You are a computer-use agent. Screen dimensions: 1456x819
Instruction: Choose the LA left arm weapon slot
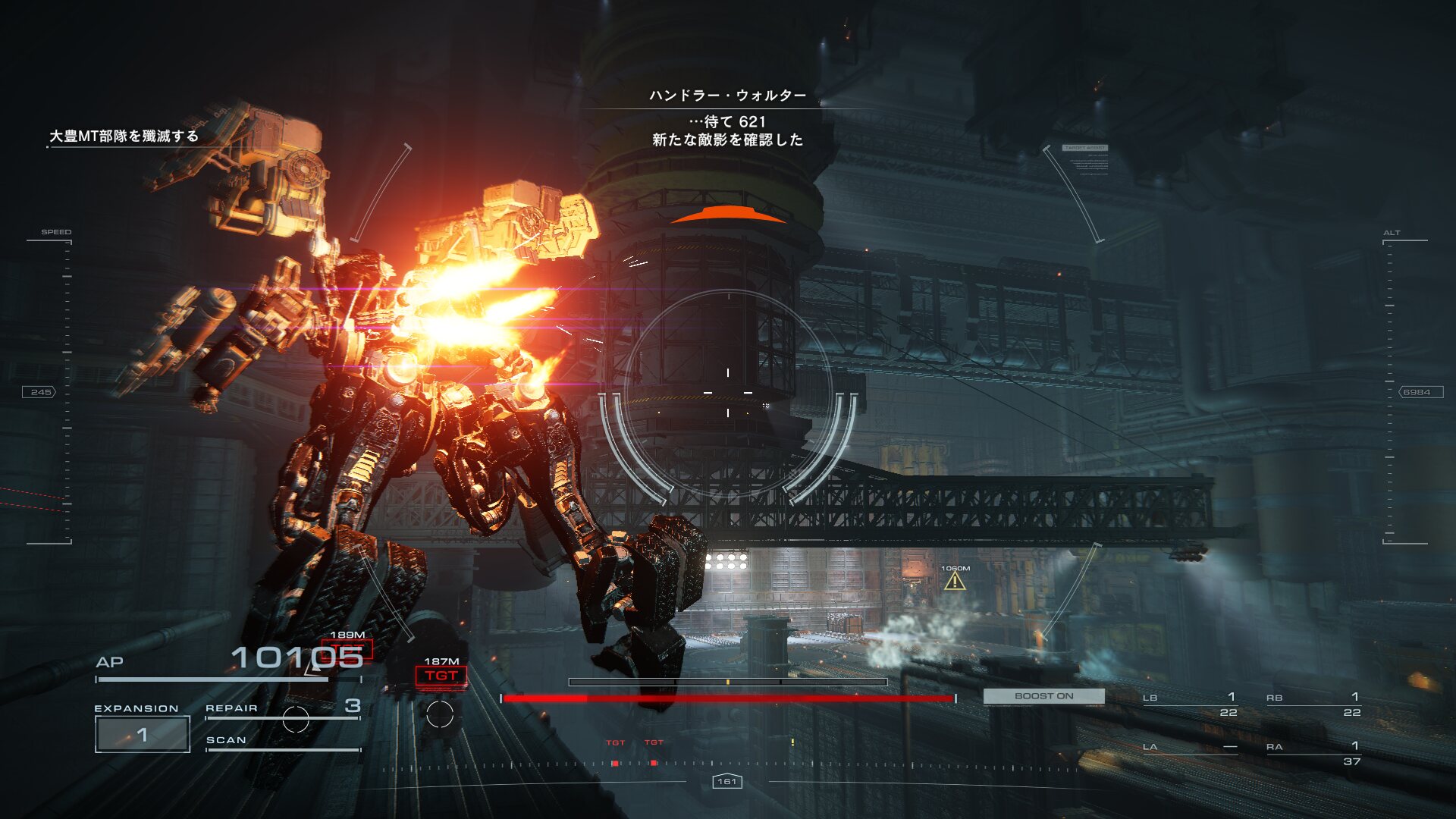1191,748
